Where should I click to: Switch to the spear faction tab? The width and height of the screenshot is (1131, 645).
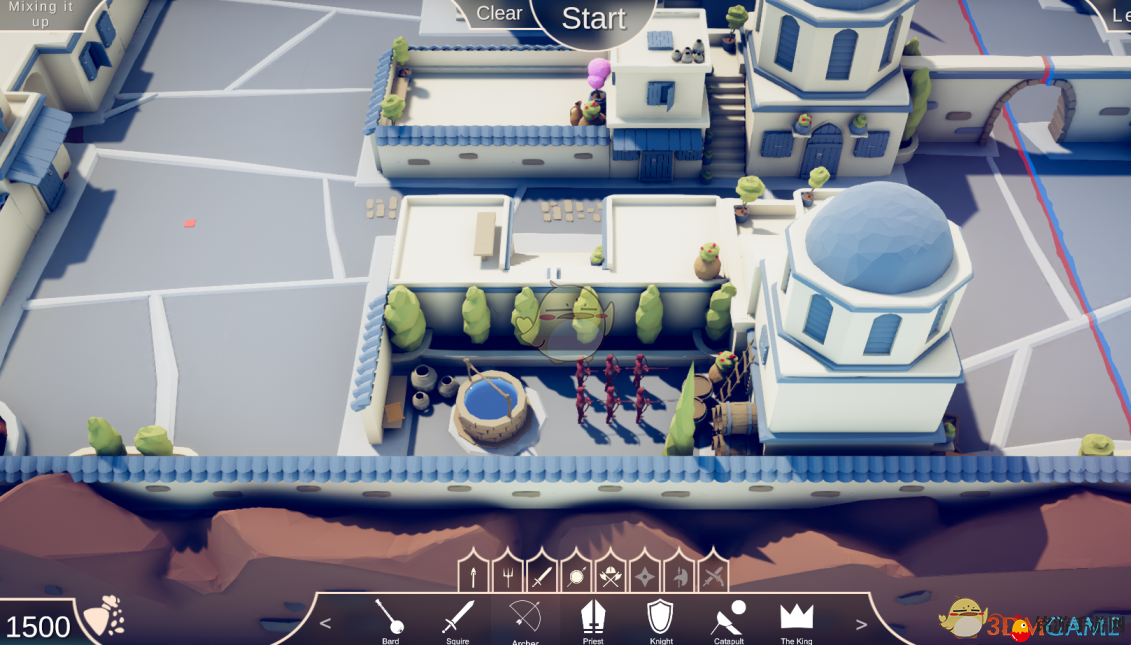point(473,576)
